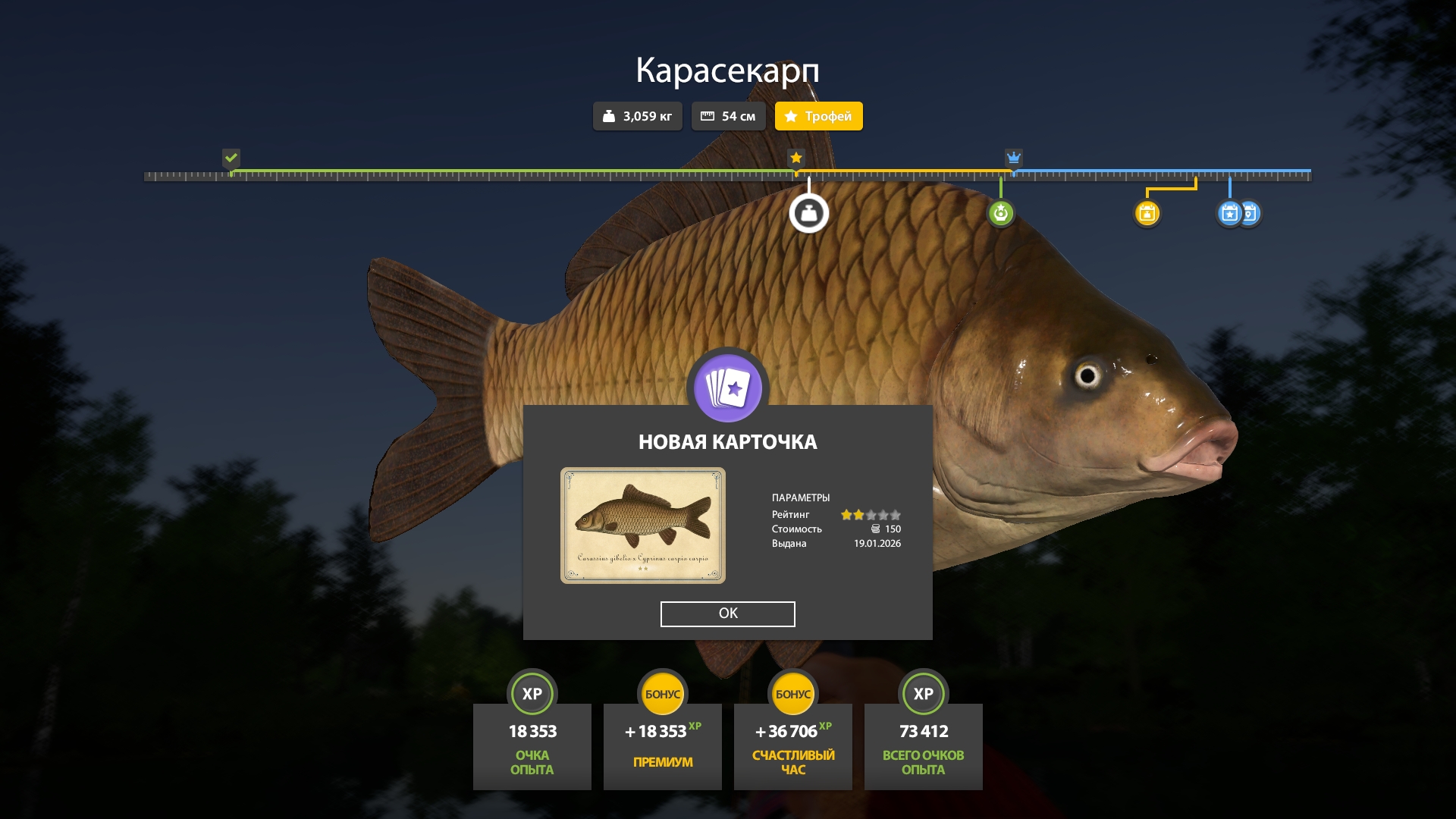Confirm the new card with OK

727,613
